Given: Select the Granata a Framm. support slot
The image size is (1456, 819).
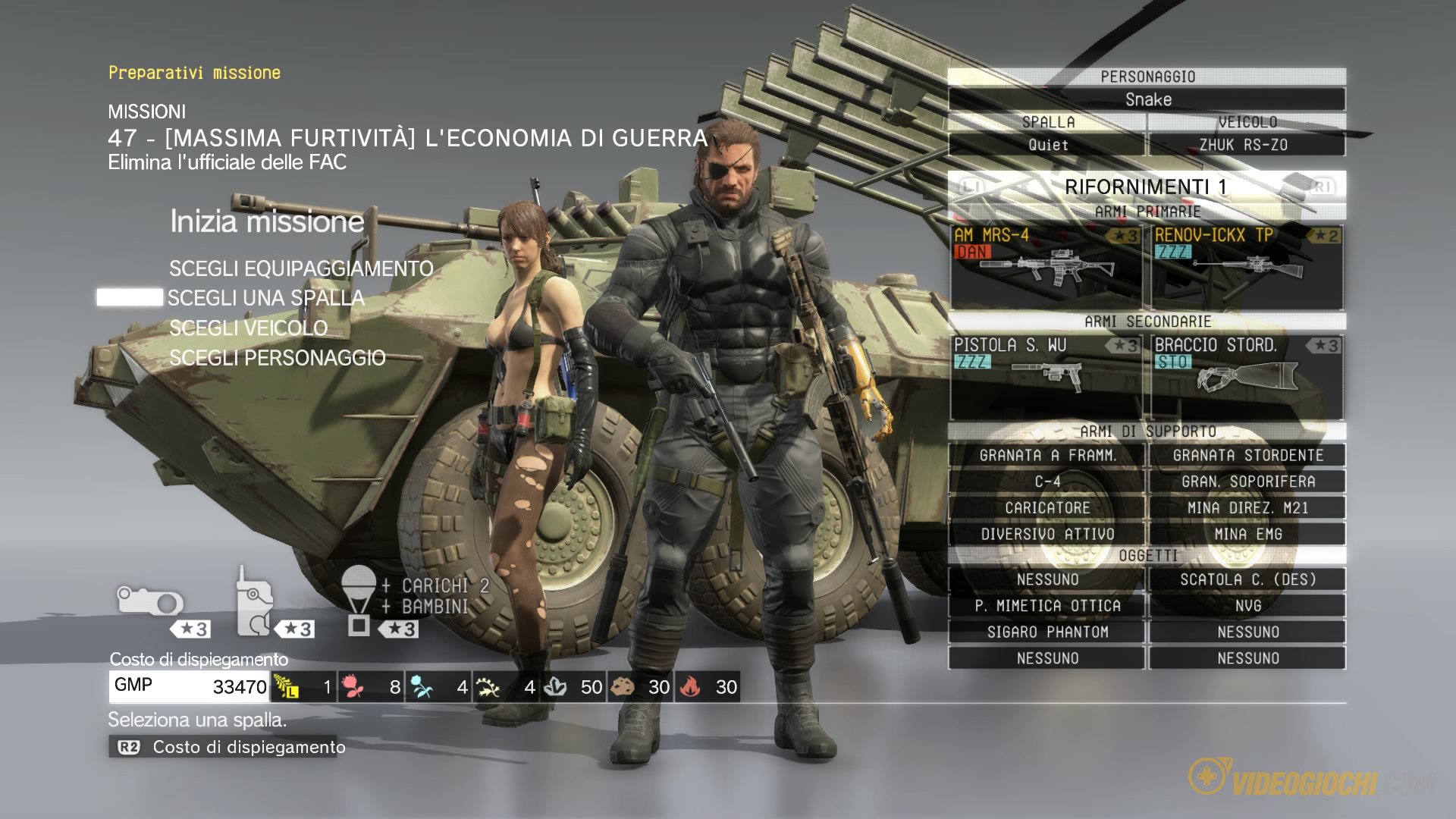Looking at the screenshot, I should (x=1047, y=455).
